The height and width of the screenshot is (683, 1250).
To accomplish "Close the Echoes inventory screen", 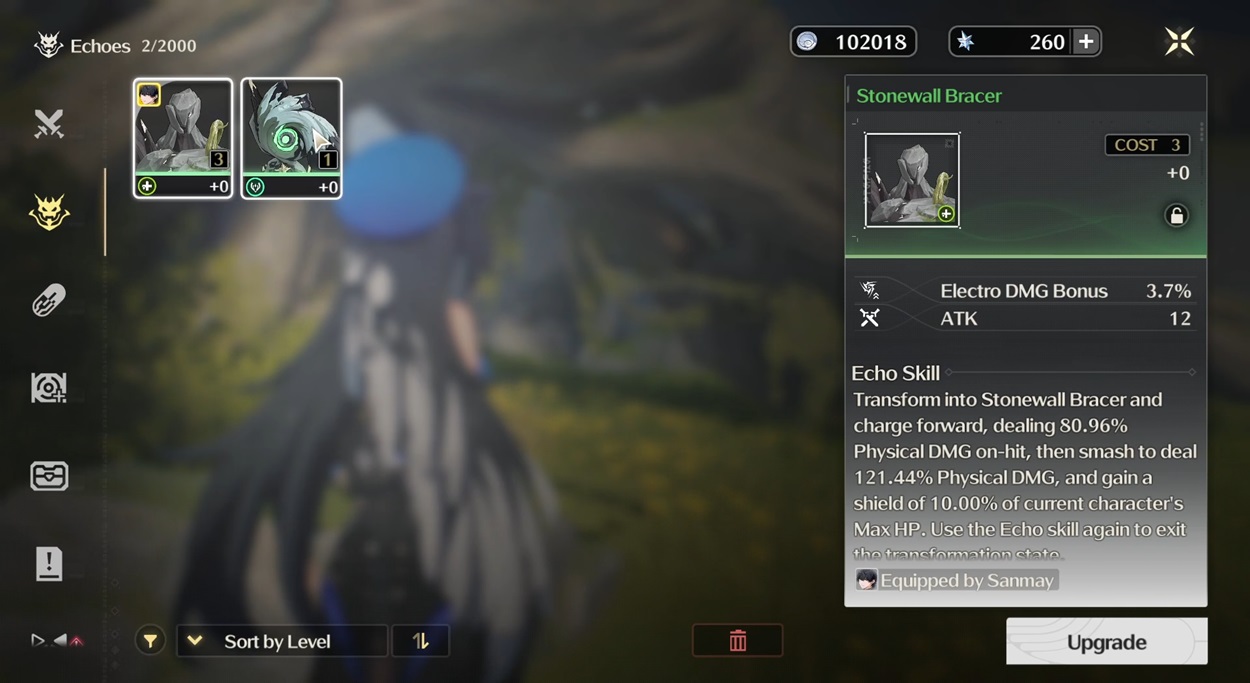I will [1179, 41].
